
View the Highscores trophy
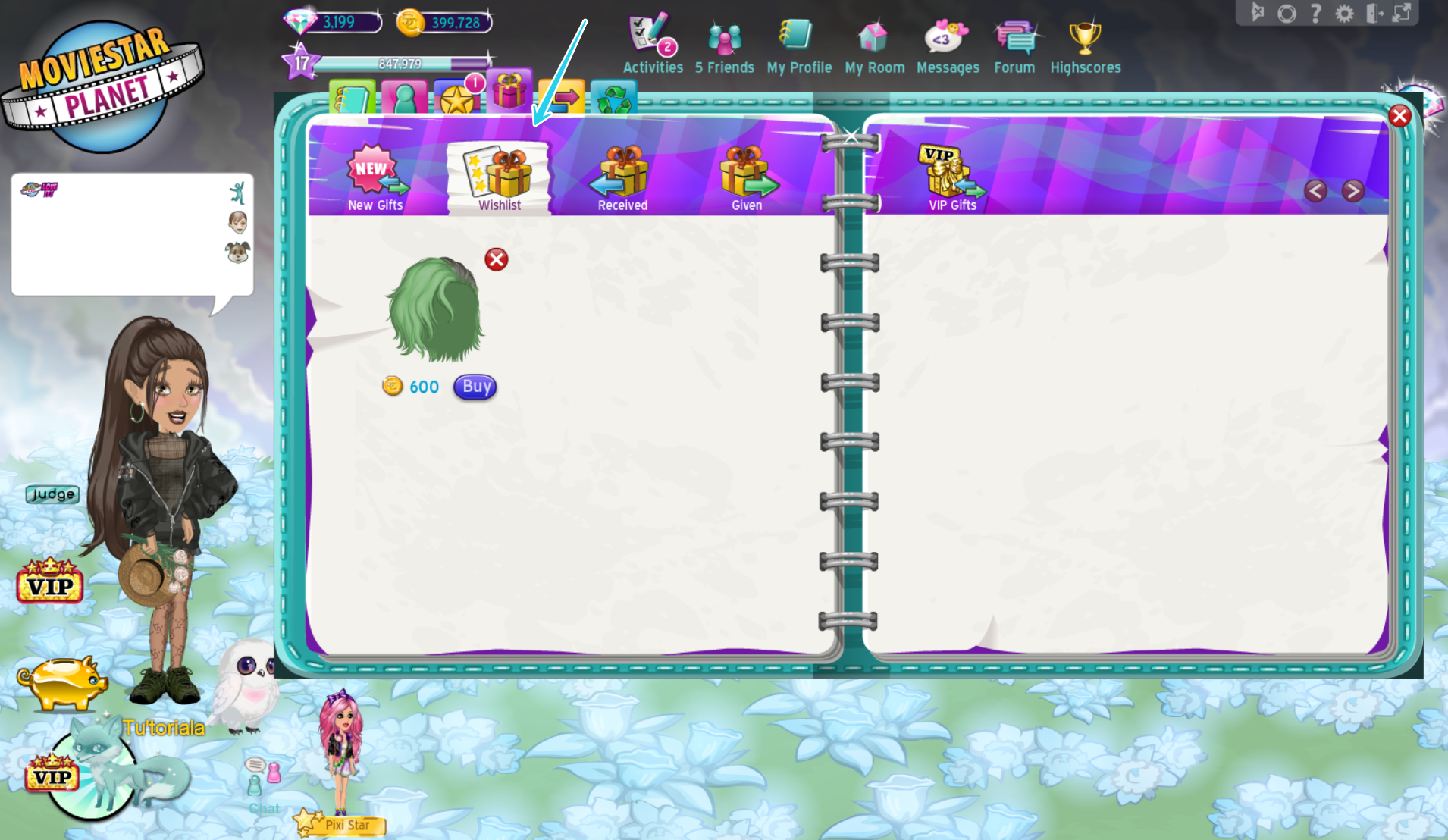[x=1084, y=34]
